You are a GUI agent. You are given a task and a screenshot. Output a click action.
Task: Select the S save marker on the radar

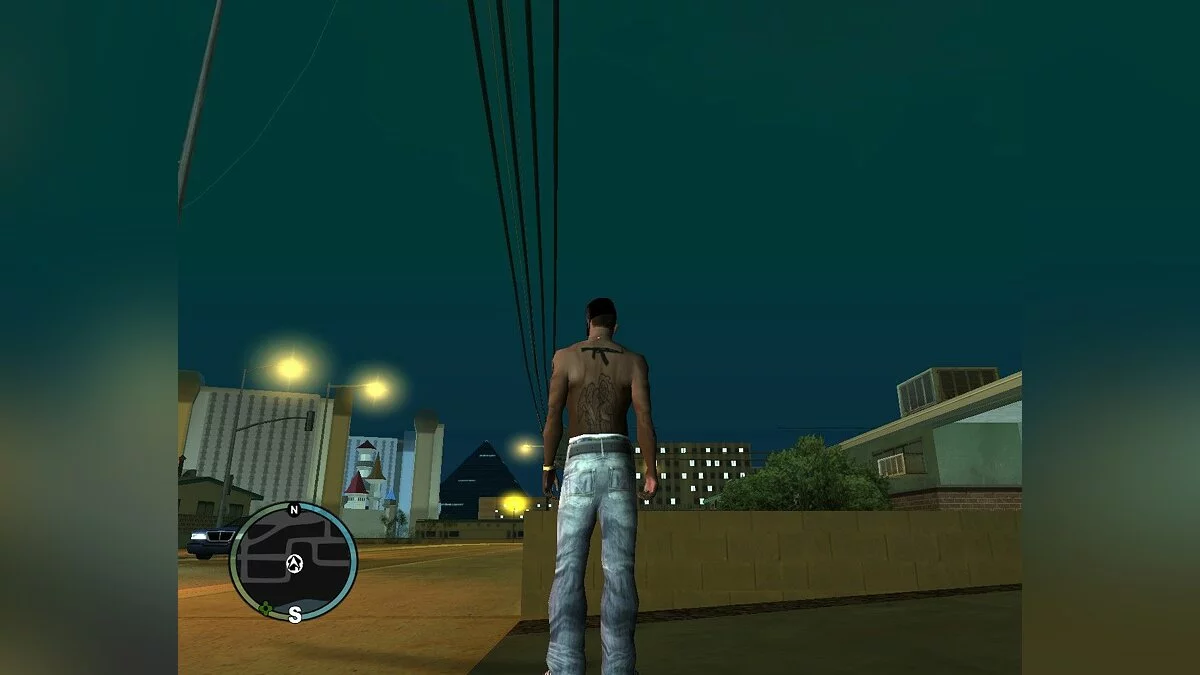click(x=295, y=615)
